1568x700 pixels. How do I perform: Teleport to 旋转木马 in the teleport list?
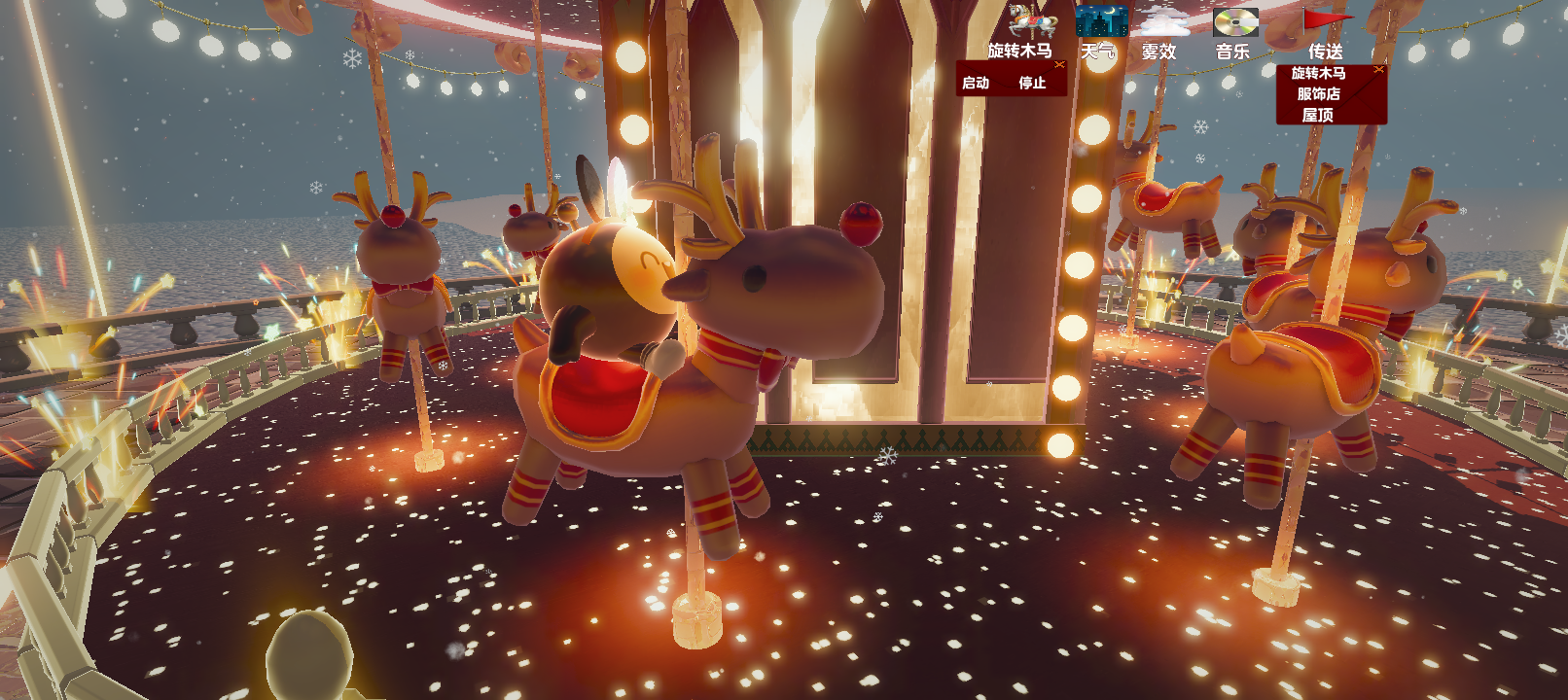1318,74
